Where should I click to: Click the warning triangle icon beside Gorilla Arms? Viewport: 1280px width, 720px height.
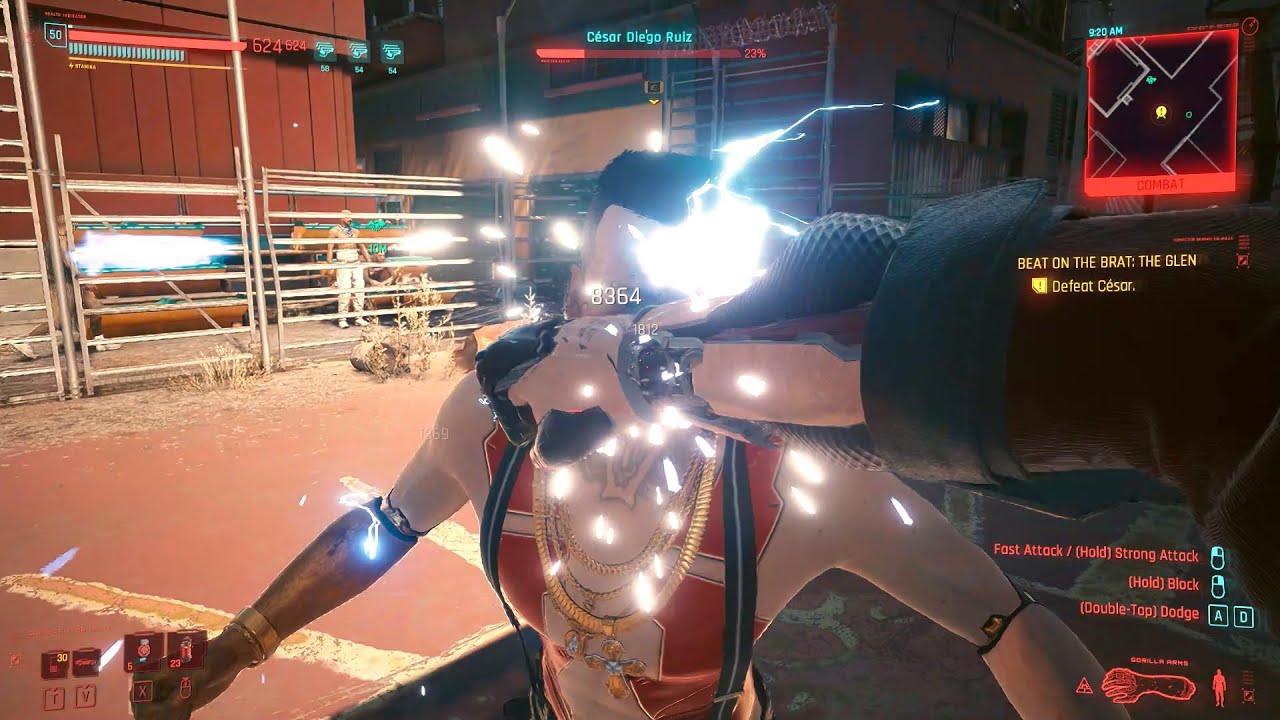pyautogui.click(x=1084, y=687)
